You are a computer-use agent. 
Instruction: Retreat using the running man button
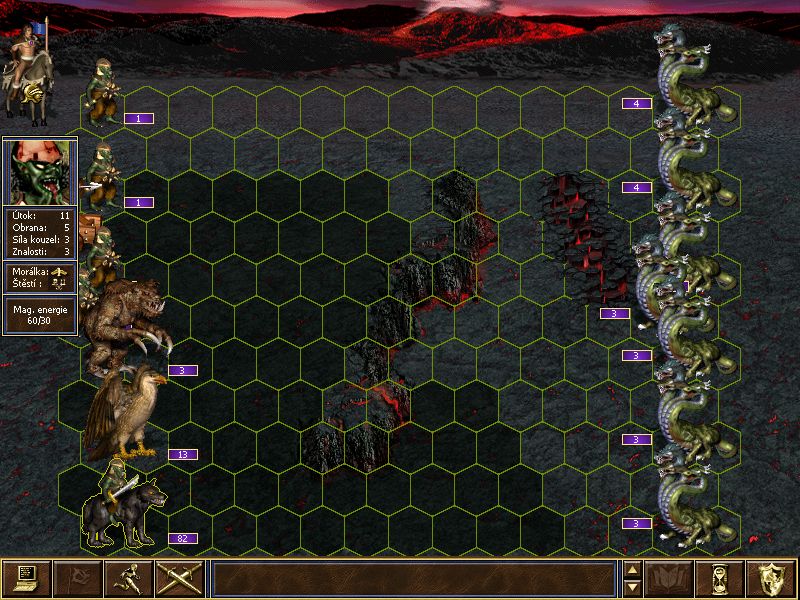coord(128,579)
